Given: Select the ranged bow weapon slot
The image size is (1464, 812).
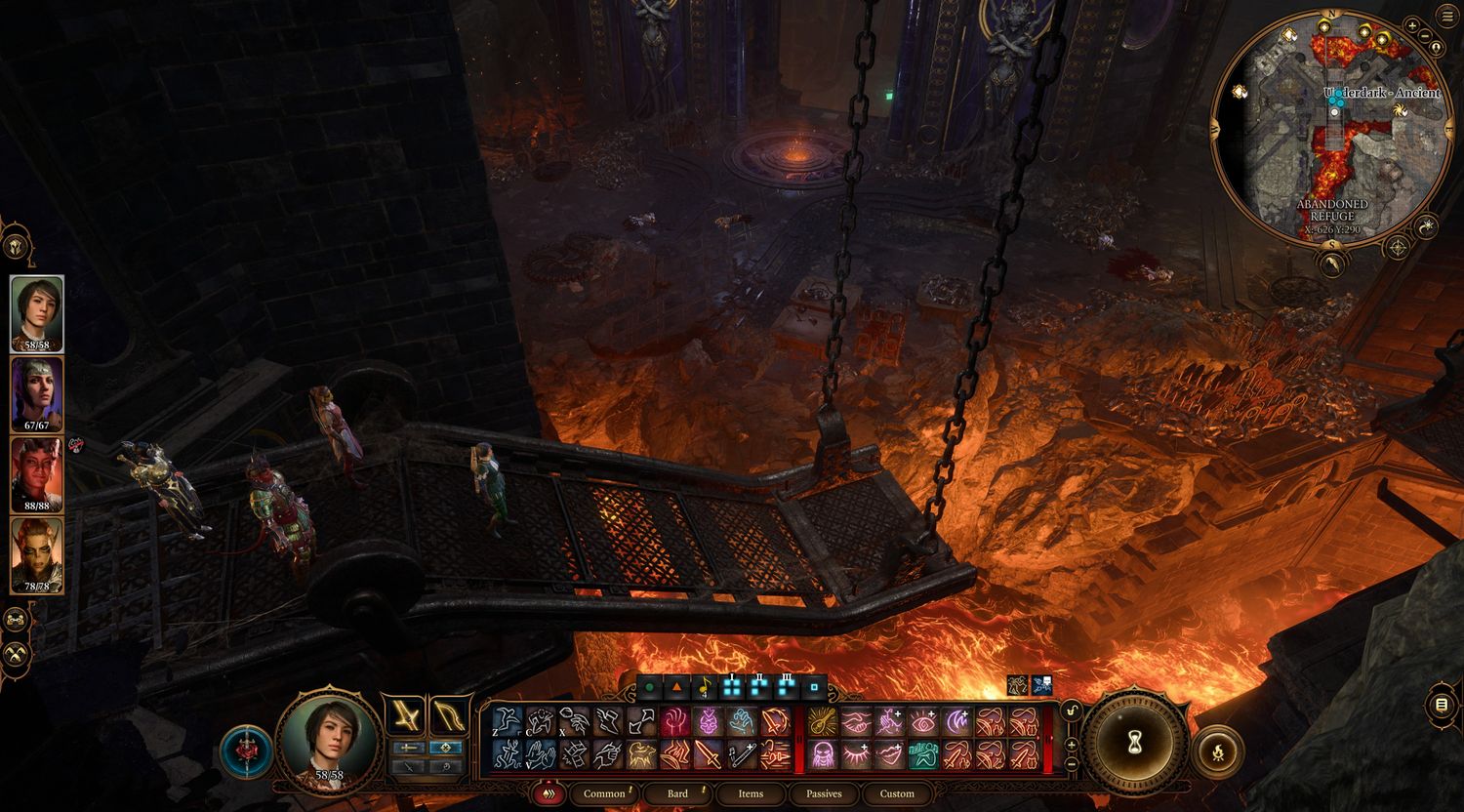Looking at the screenshot, I should 449,715.
